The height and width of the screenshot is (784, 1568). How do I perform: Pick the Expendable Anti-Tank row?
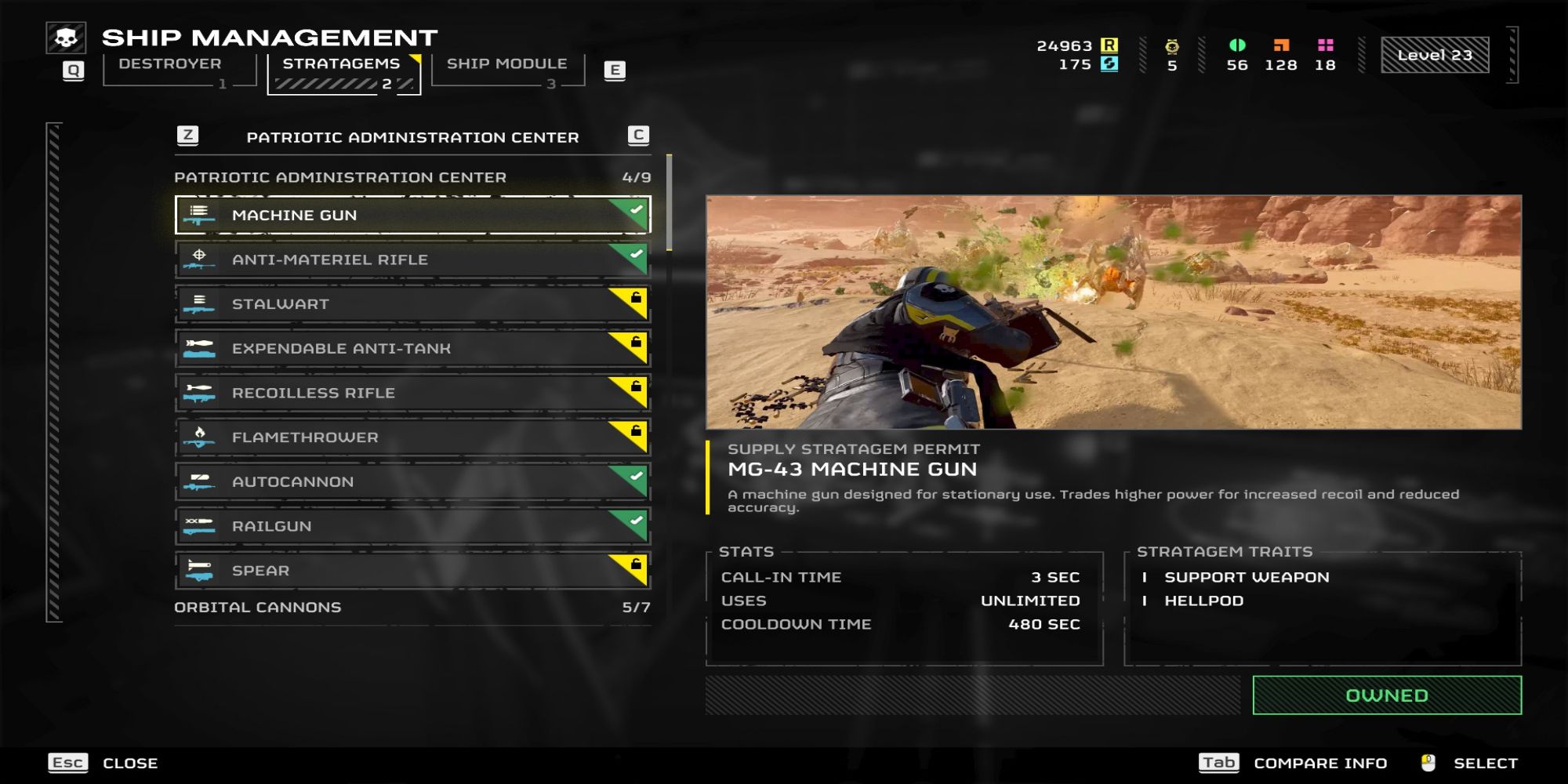412,348
